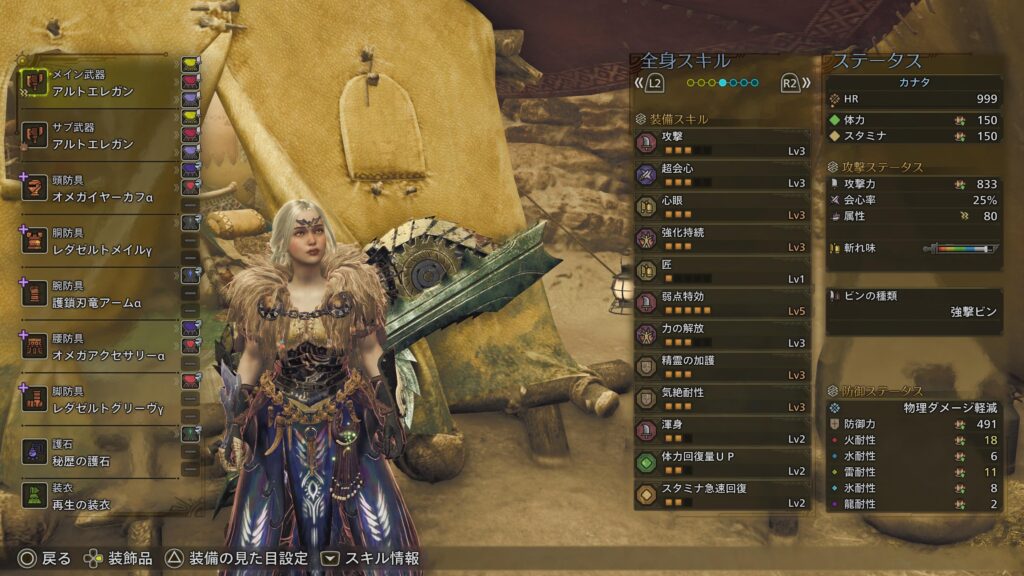Screen dimensions: 1024x576
Task: Choose the 頭防具 オメガイヤーカフα slot
Action: coord(98,188)
